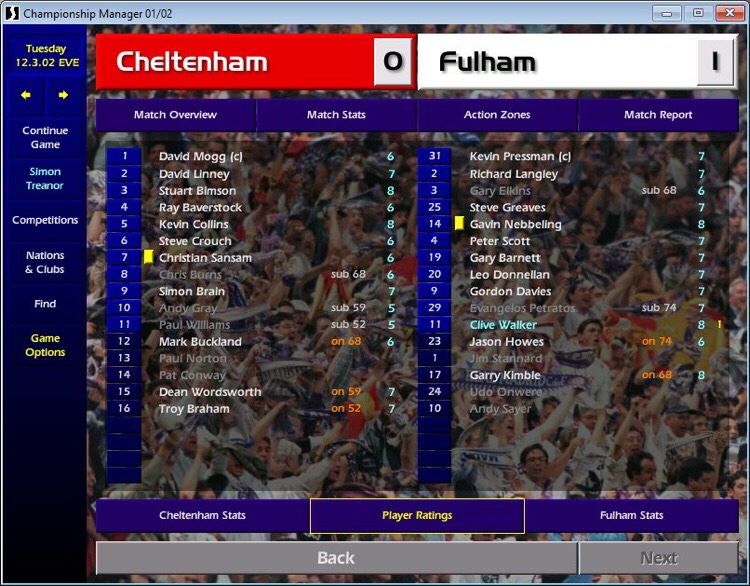750x586 pixels.
Task: Select the Player Ratings tab
Action: pos(417,516)
